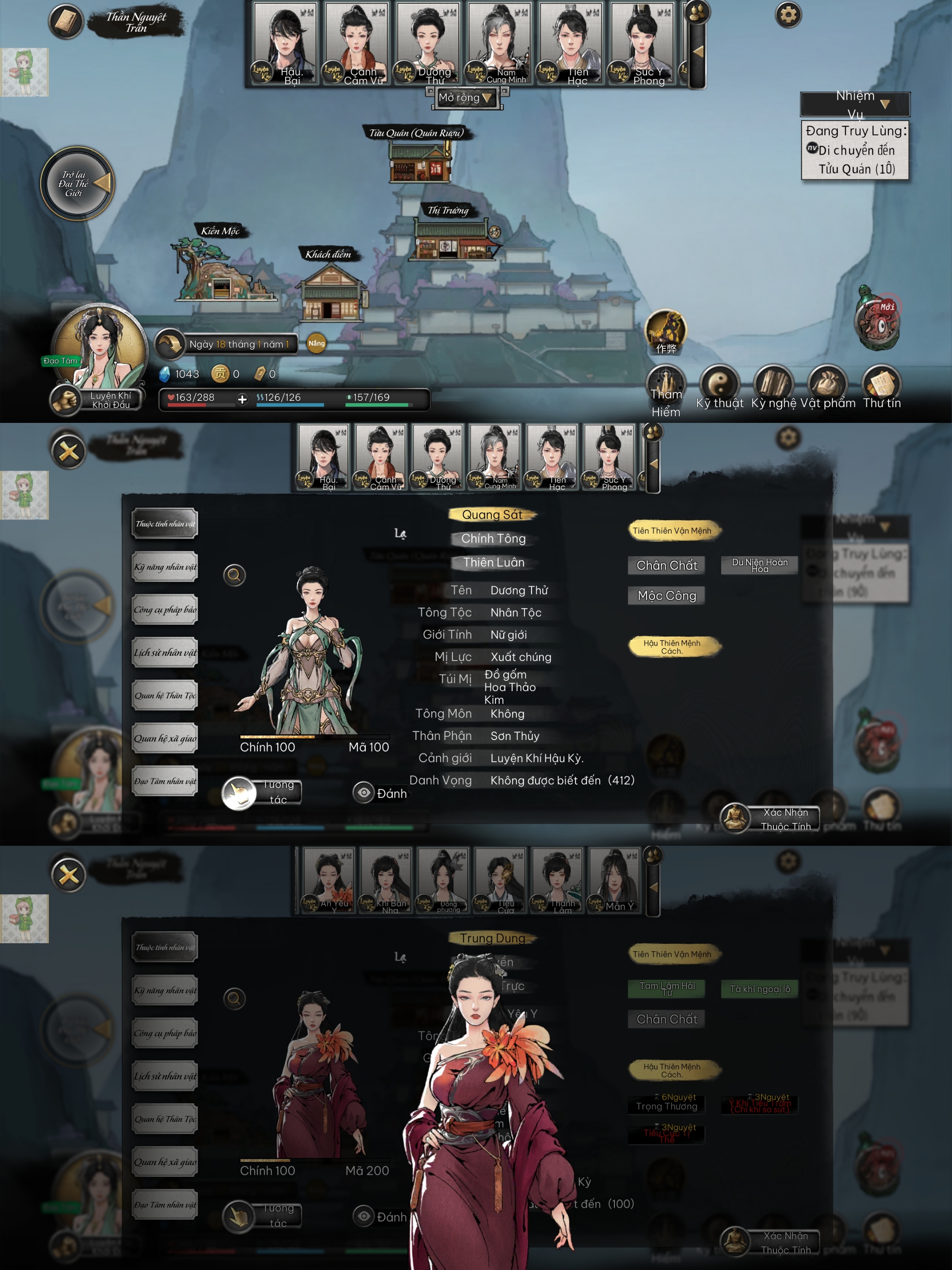Open the Vật phẩm item bag
The height and width of the screenshot is (1270, 952).
coord(827,384)
